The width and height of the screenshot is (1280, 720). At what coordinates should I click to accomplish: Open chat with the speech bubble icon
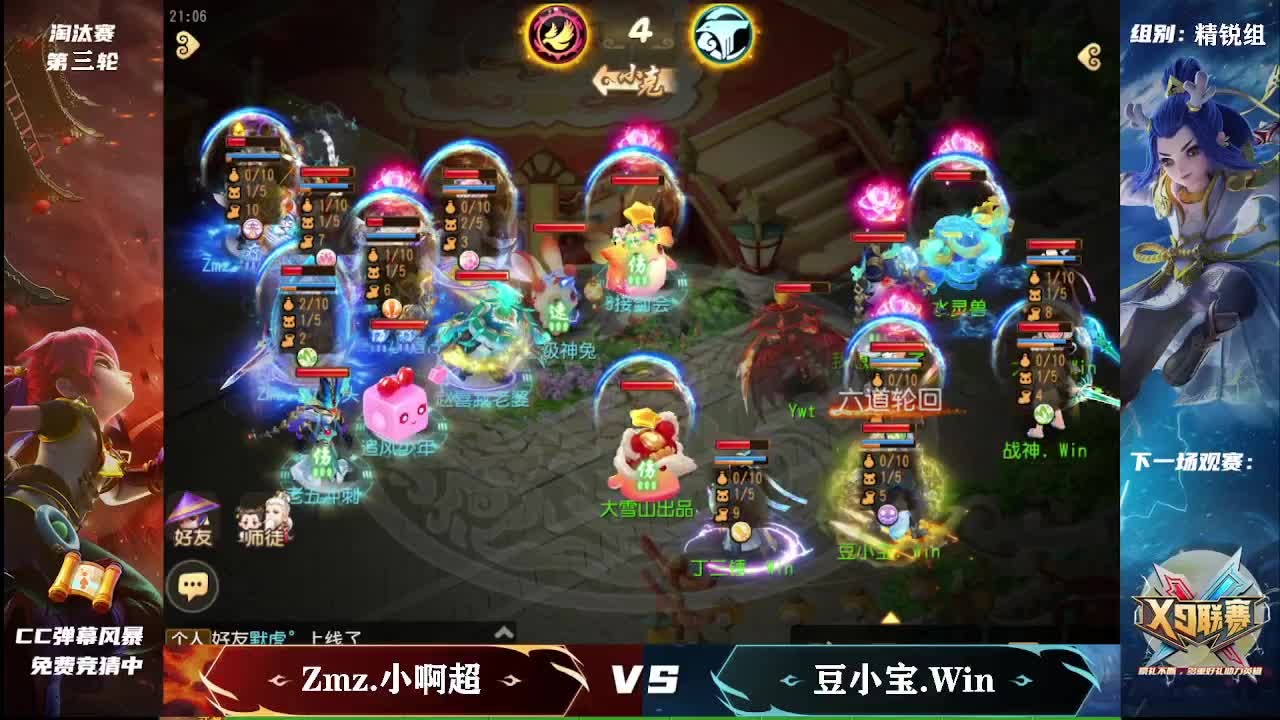click(x=196, y=578)
